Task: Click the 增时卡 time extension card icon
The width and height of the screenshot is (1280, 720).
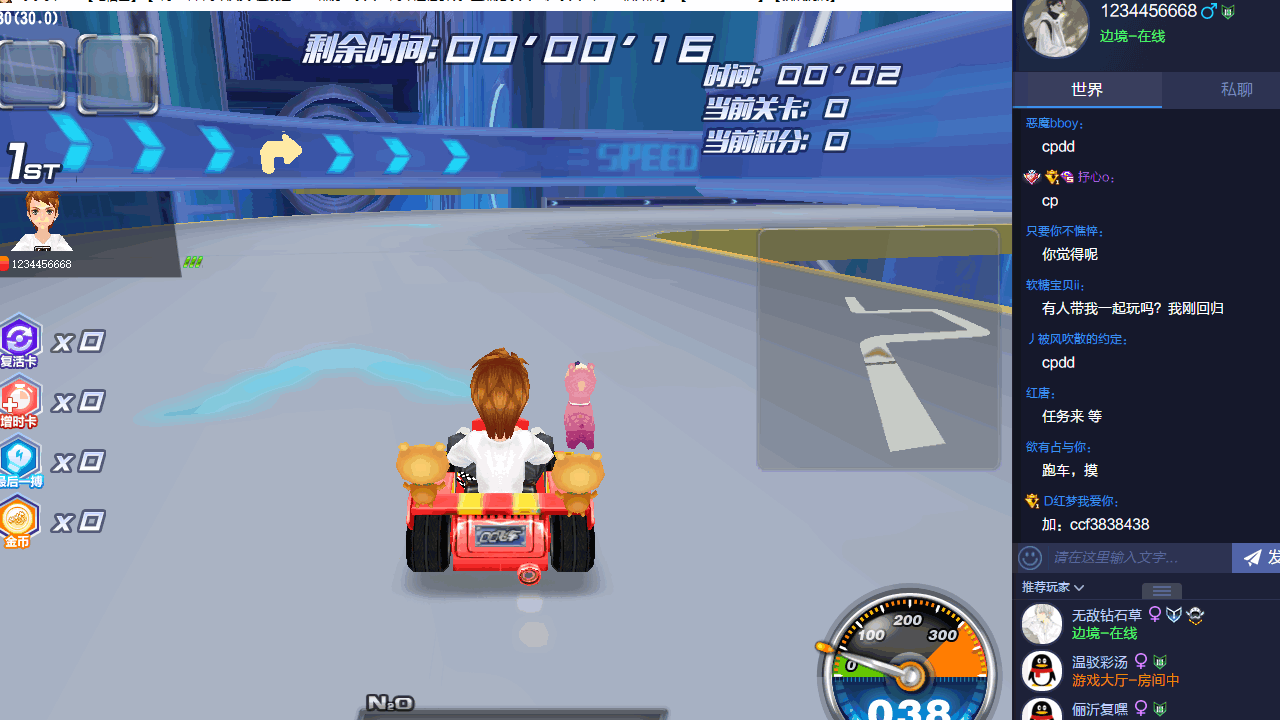Action: [20, 401]
